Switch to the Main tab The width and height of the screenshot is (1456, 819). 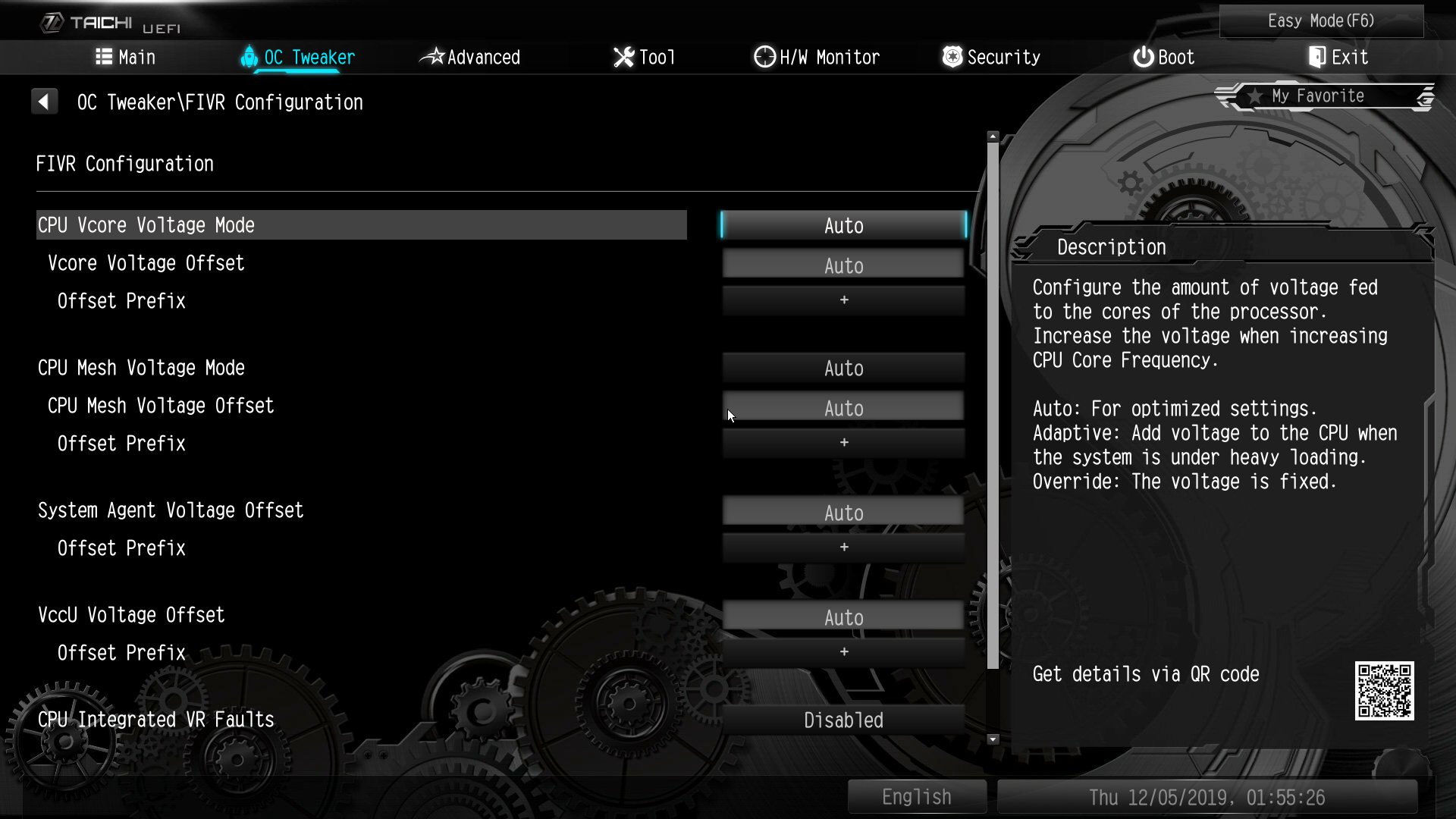126,58
